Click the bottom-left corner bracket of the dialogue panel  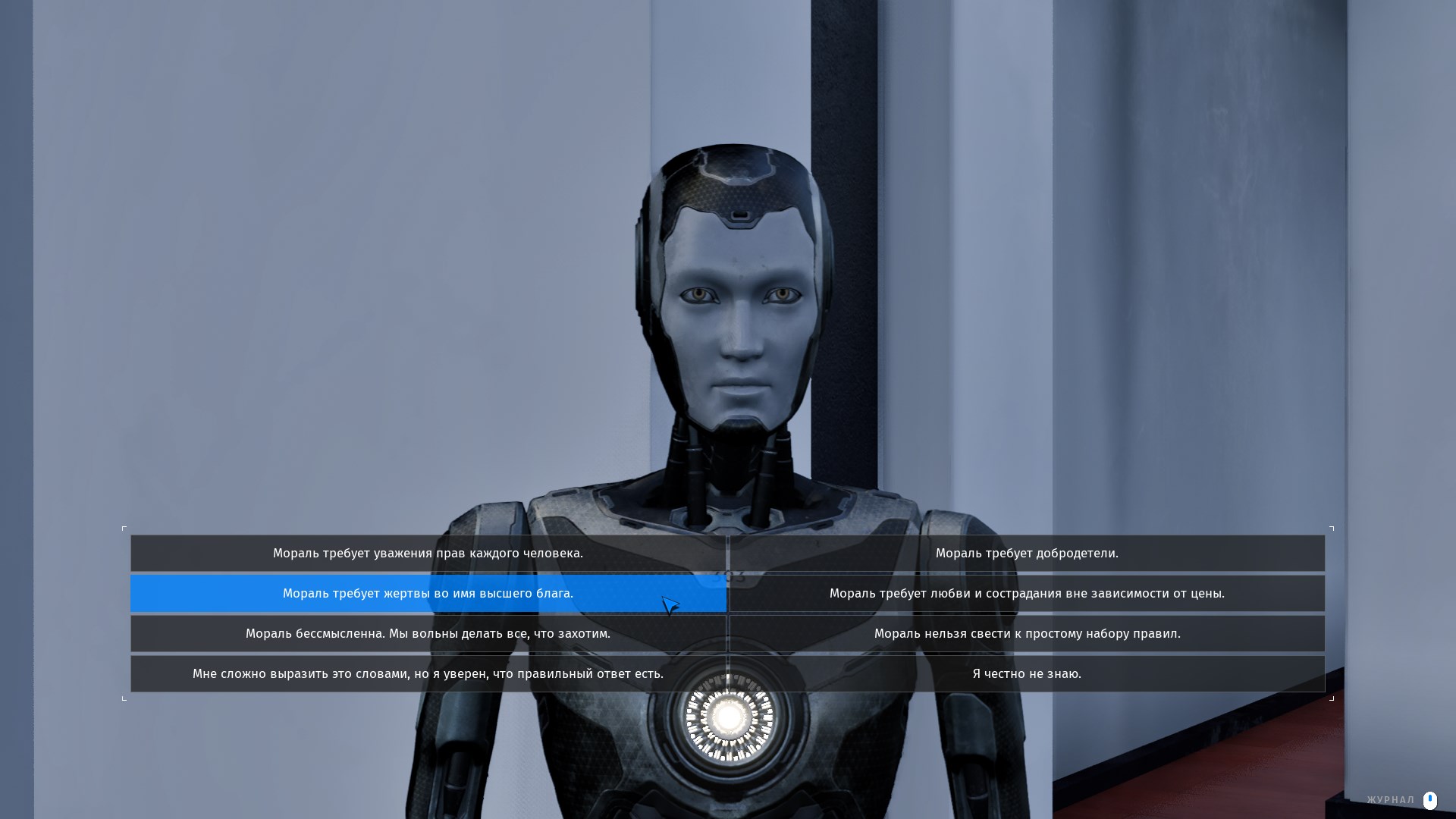(x=124, y=698)
